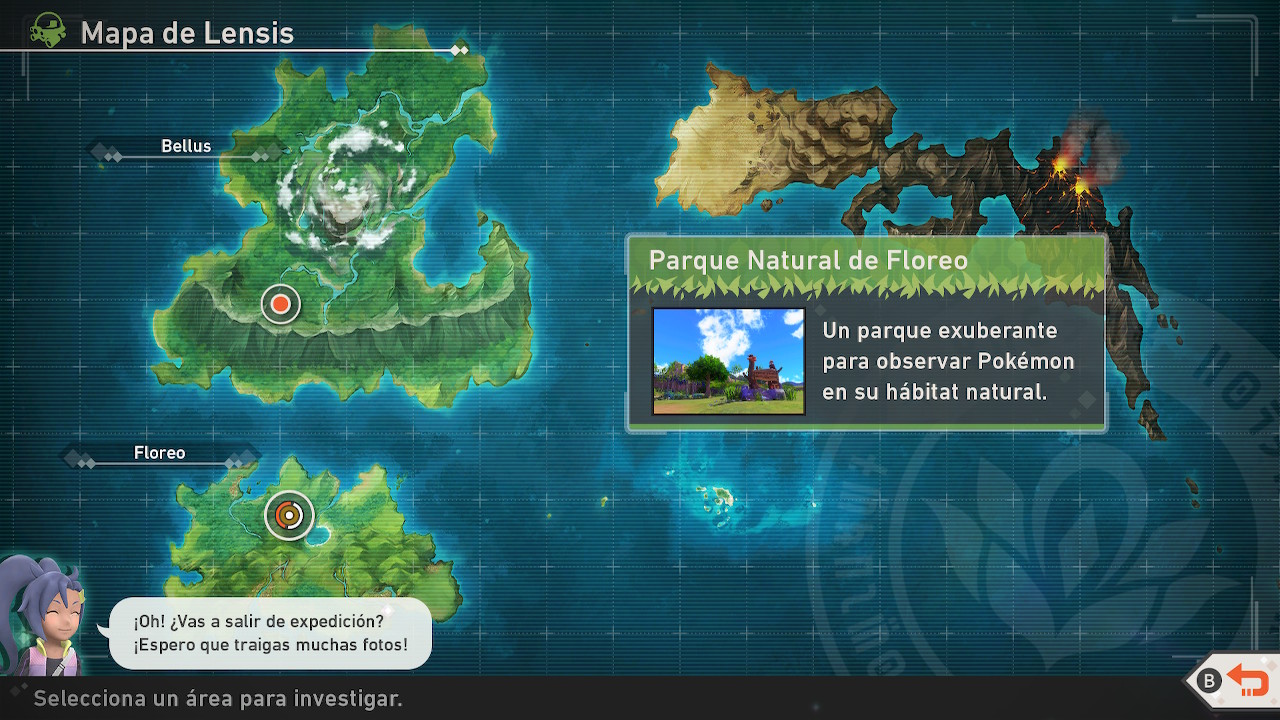The height and width of the screenshot is (720, 1280).
Task: Select the red marker on Bellus island
Action: [281, 303]
